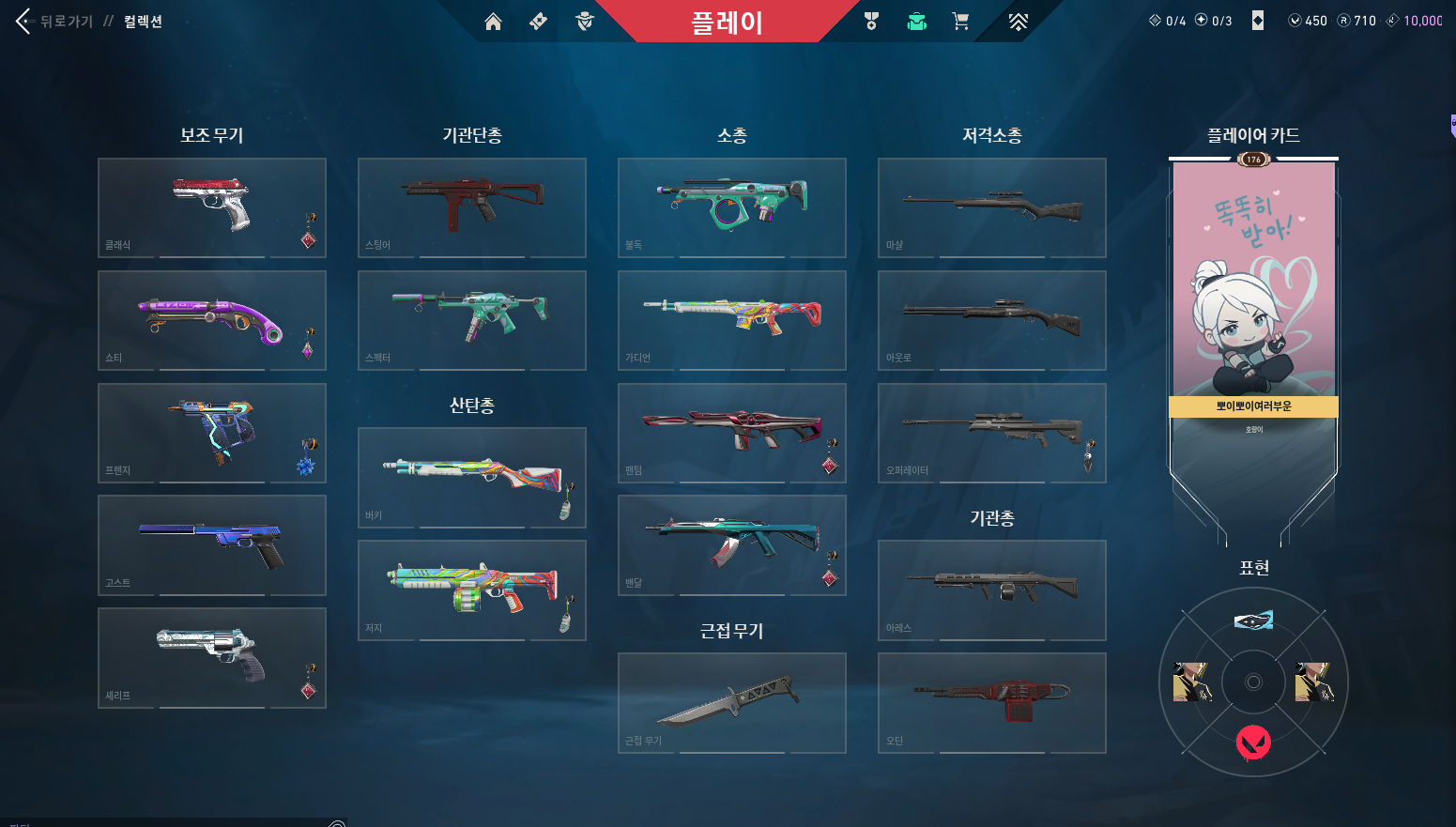Click the pink 10,000 Kingdom credits counter
Image resolution: width=1456 pixels, height=827 pixels.
(x=1419, y=20)
